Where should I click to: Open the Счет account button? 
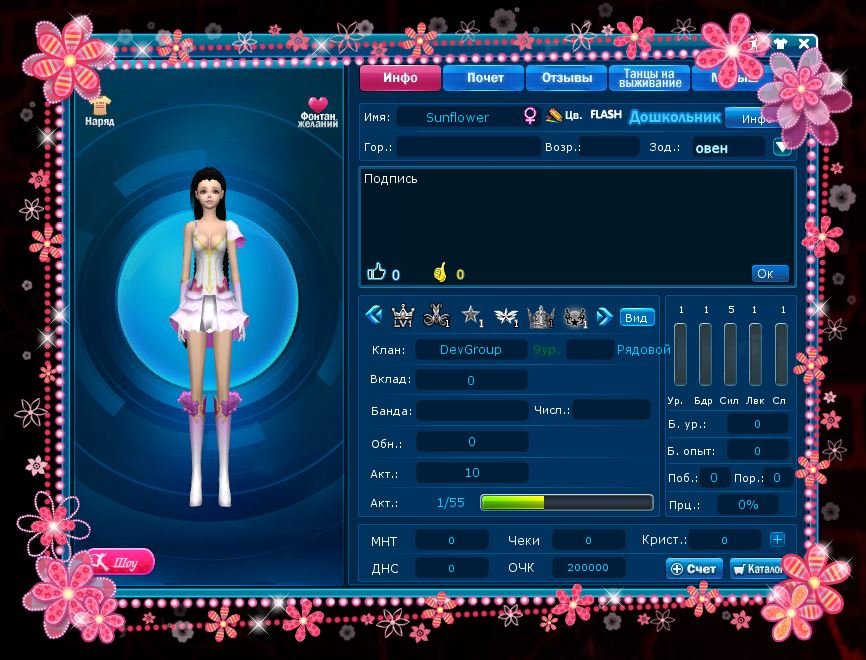click(694, 568)
